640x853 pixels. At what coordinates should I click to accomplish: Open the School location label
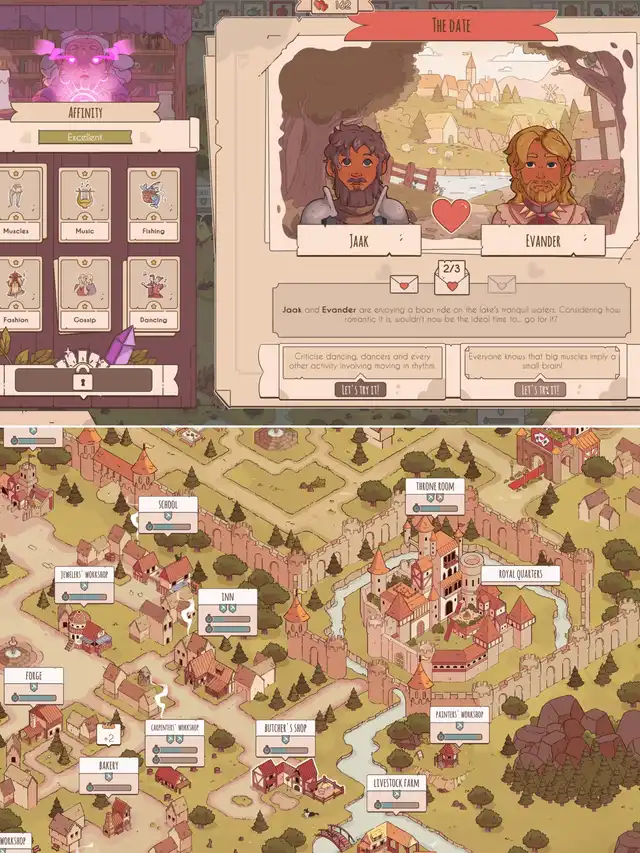coord(168,514)
